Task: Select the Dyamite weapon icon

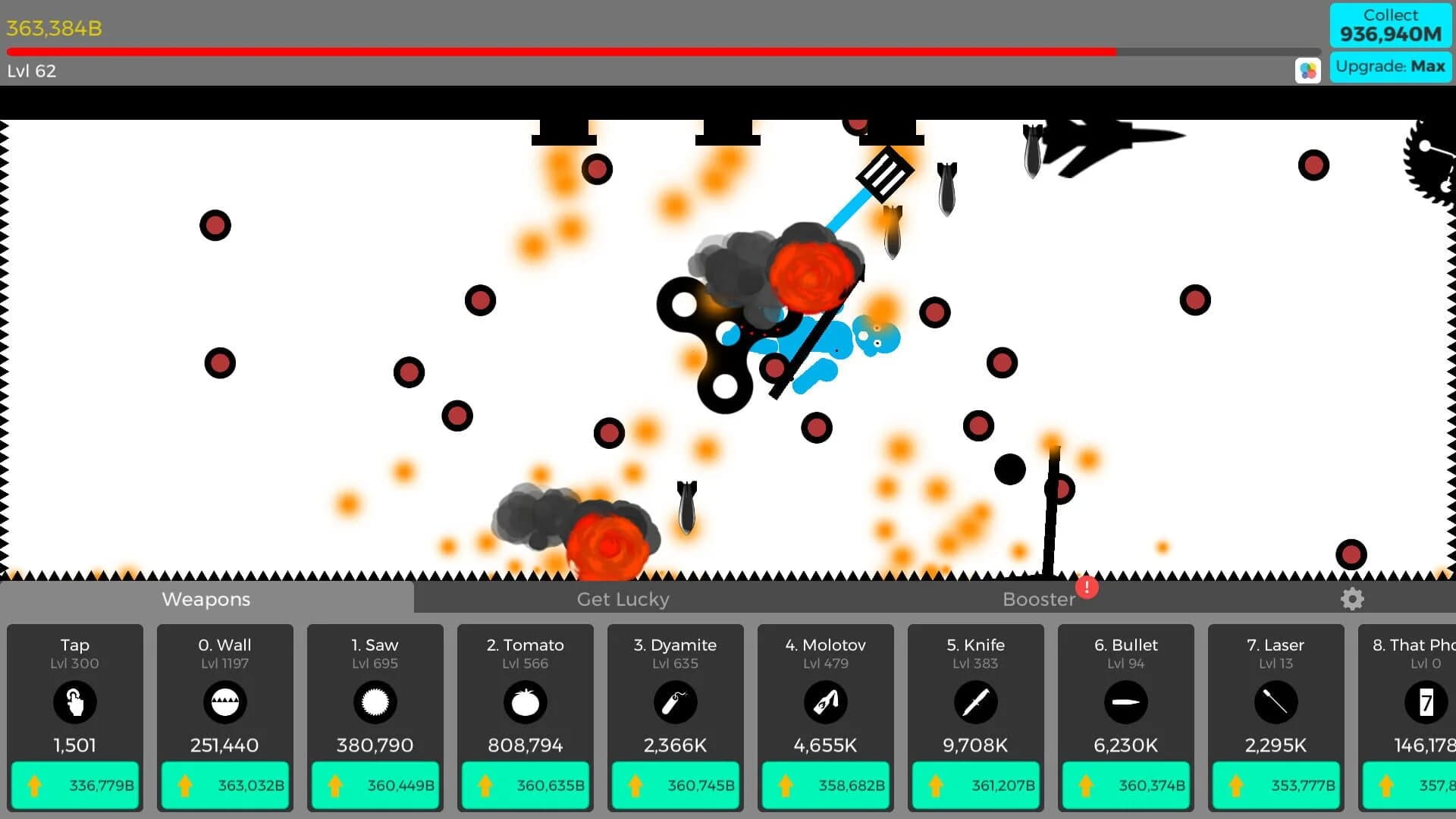Action: [674, 702]
